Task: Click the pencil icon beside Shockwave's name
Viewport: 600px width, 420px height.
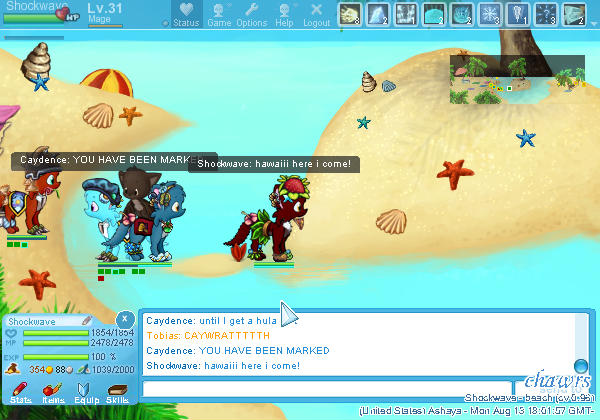Action: pyautogui.click(x=87, y=321)
